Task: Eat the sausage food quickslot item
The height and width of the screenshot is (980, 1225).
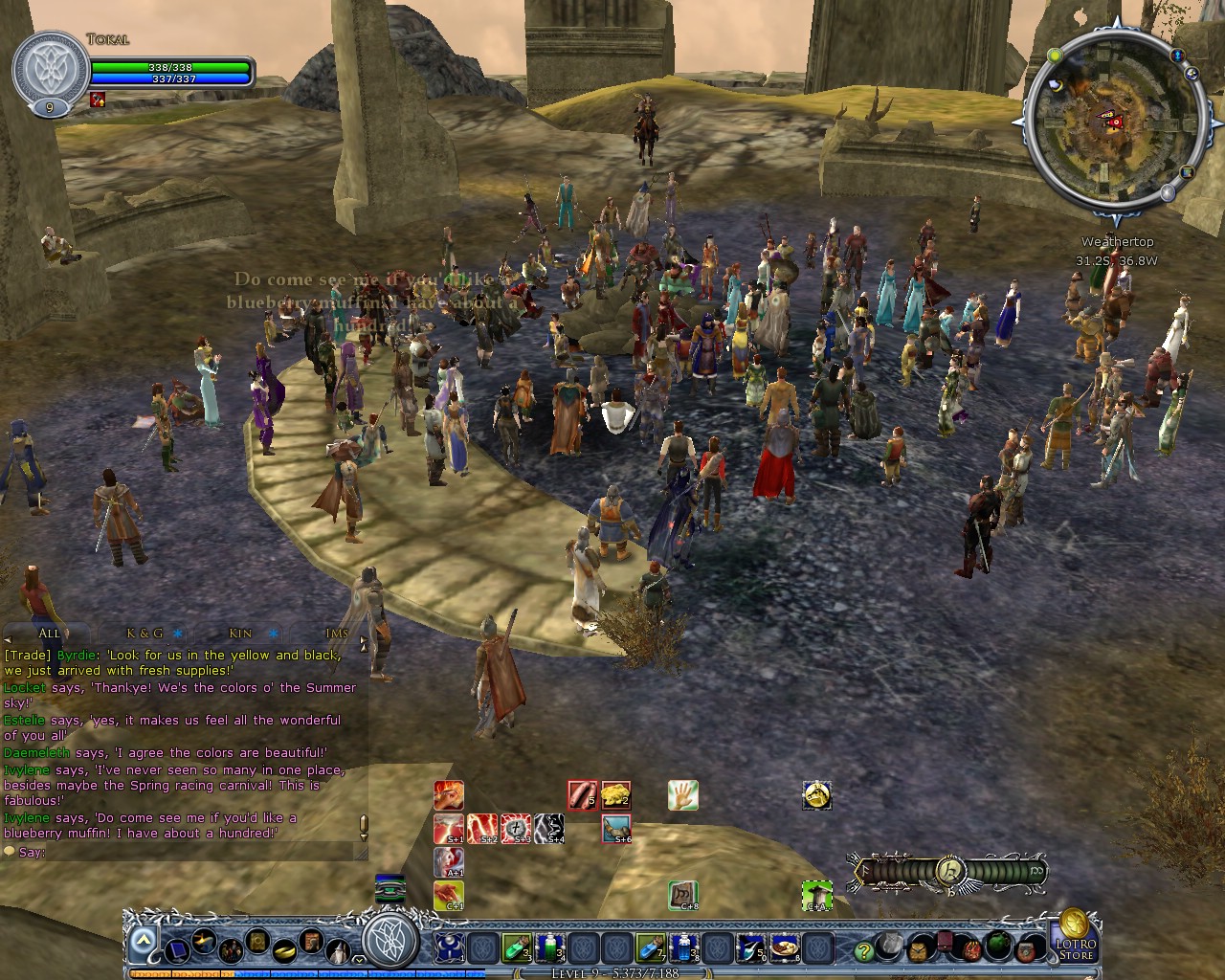Action: (x=582, y=795)
